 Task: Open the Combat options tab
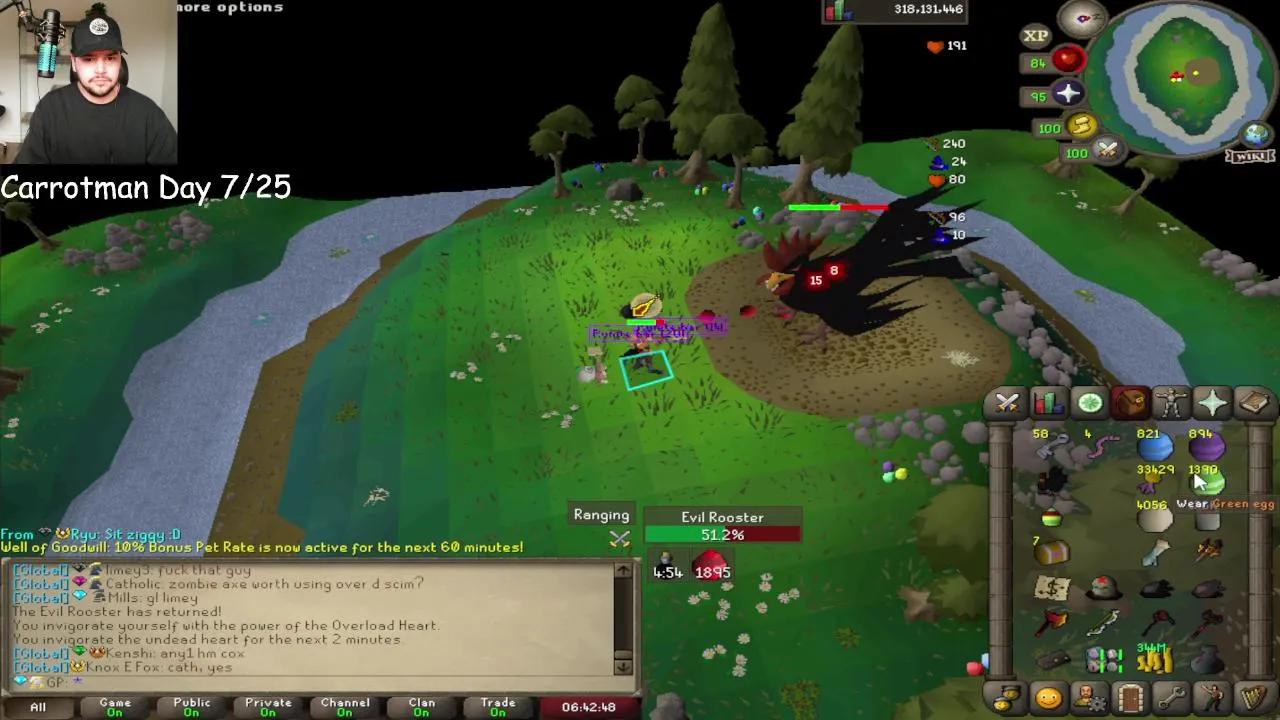[x=1007, y=403]
